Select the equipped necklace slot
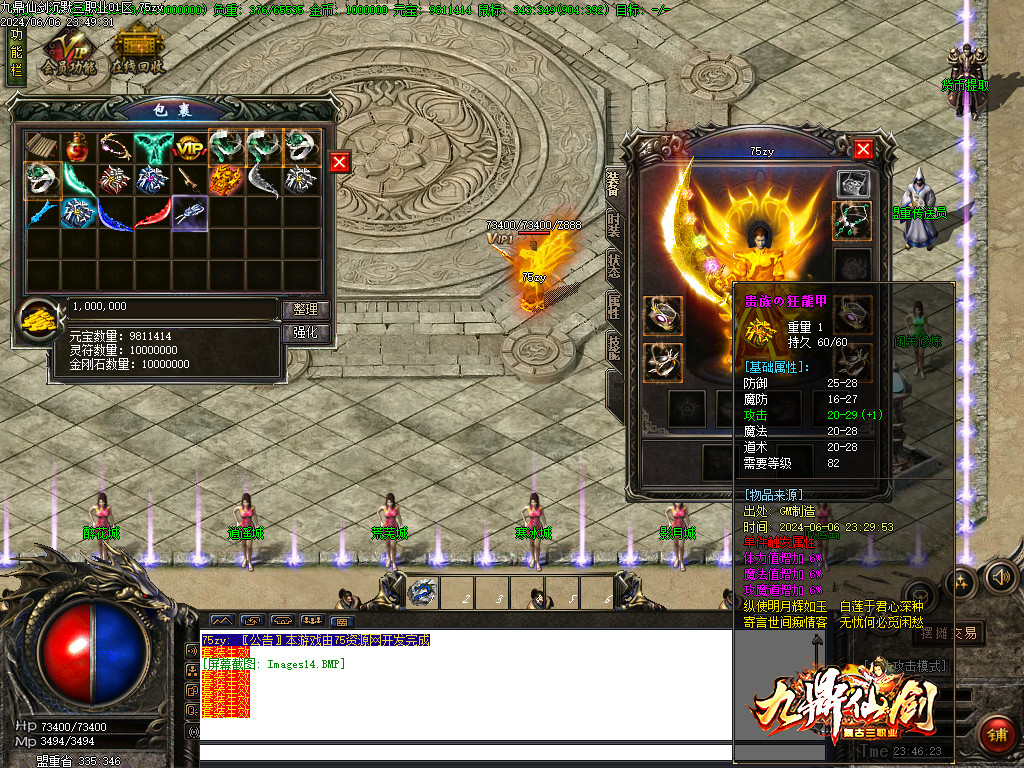Image resolution: width=1024 pixels, height=768 pixels. click(x=852, y=221)
